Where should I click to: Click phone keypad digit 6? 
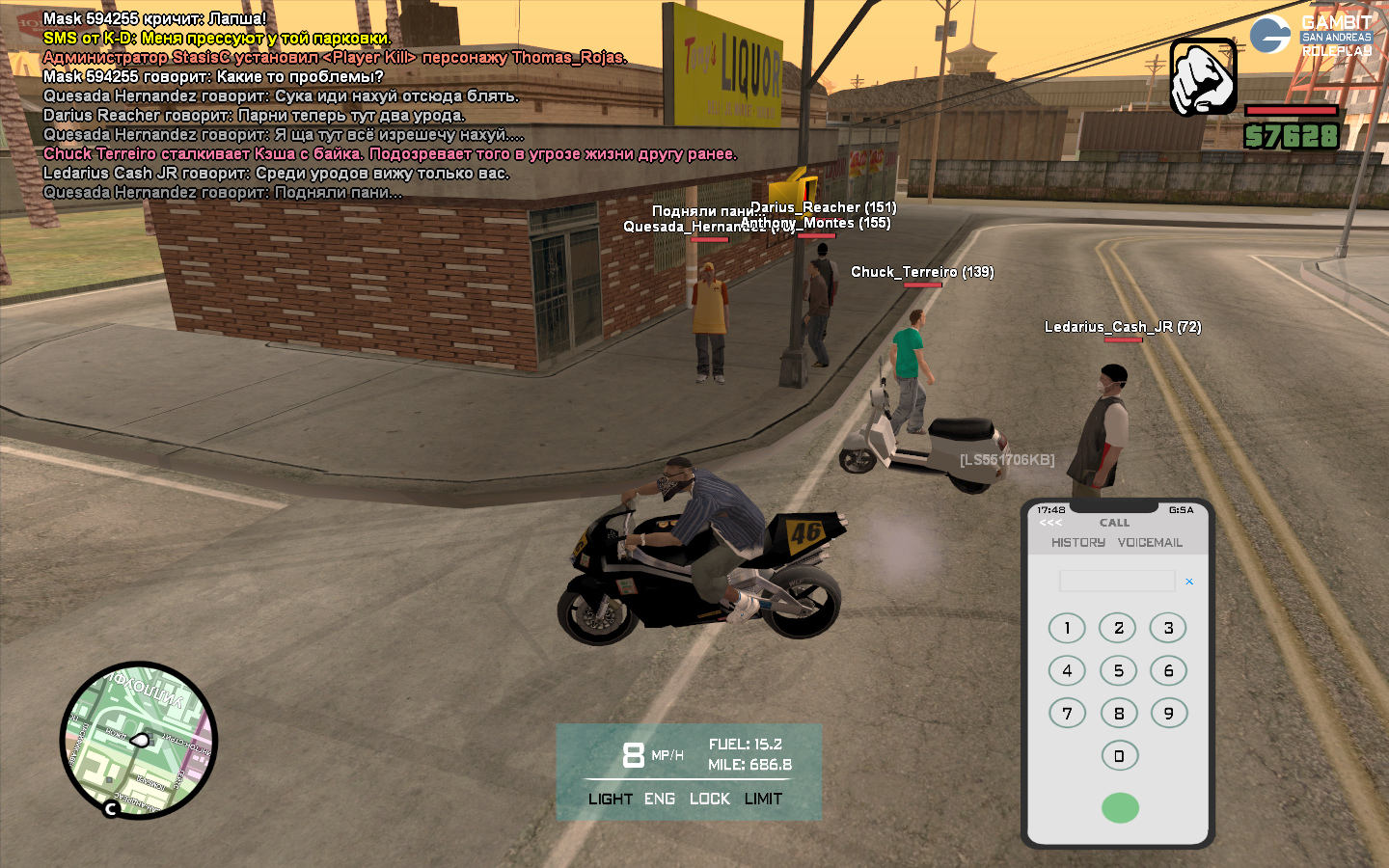1168,670
